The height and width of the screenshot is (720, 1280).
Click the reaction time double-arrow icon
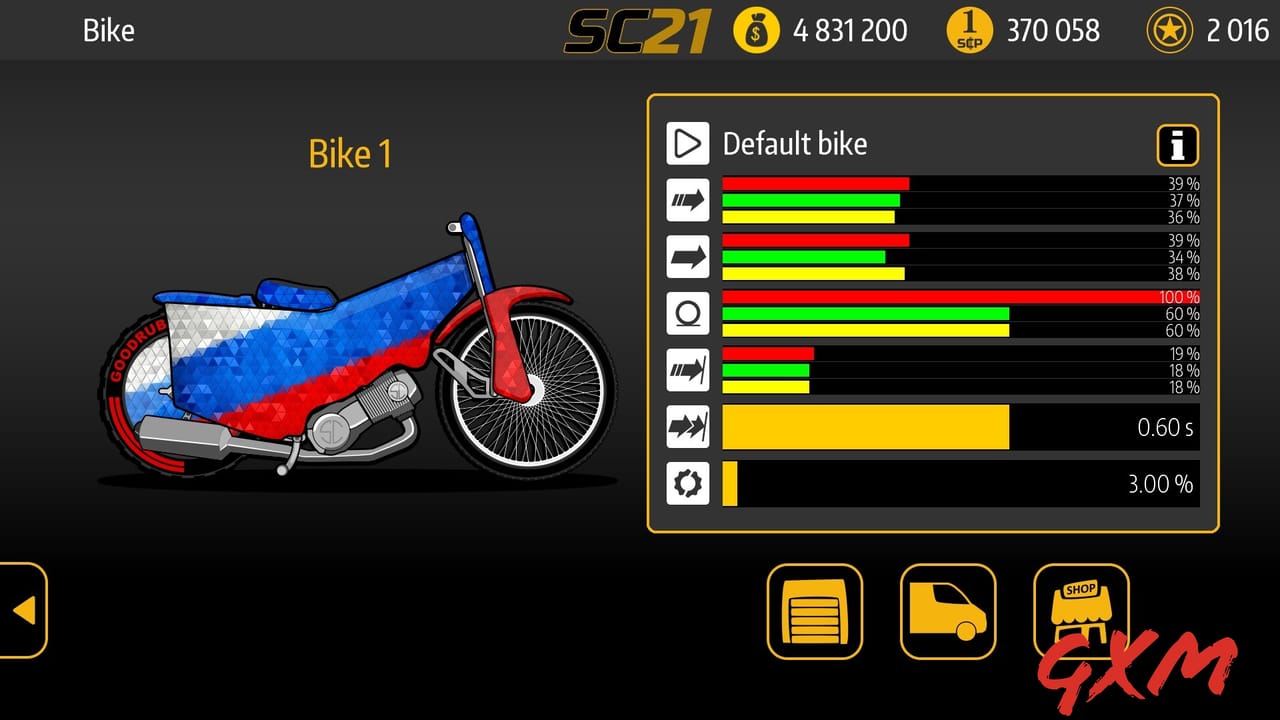pos(688,427)
